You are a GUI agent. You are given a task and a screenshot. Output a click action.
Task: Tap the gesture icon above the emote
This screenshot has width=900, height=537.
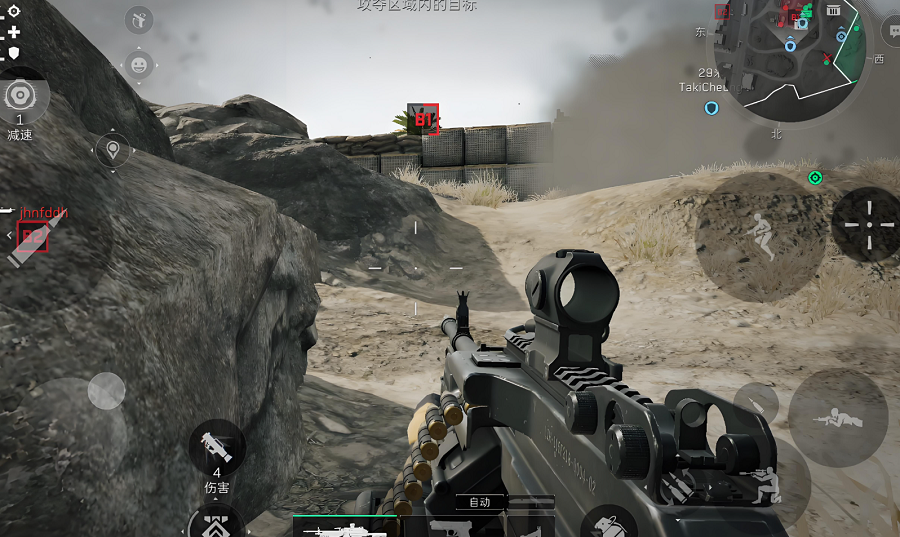(x=139, y=20)
